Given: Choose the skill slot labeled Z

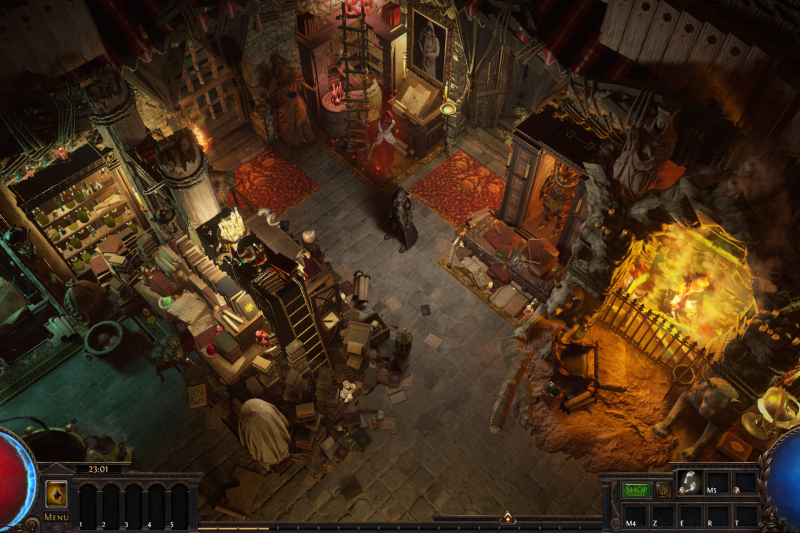Looking at the screenshot, I should 663,515.
